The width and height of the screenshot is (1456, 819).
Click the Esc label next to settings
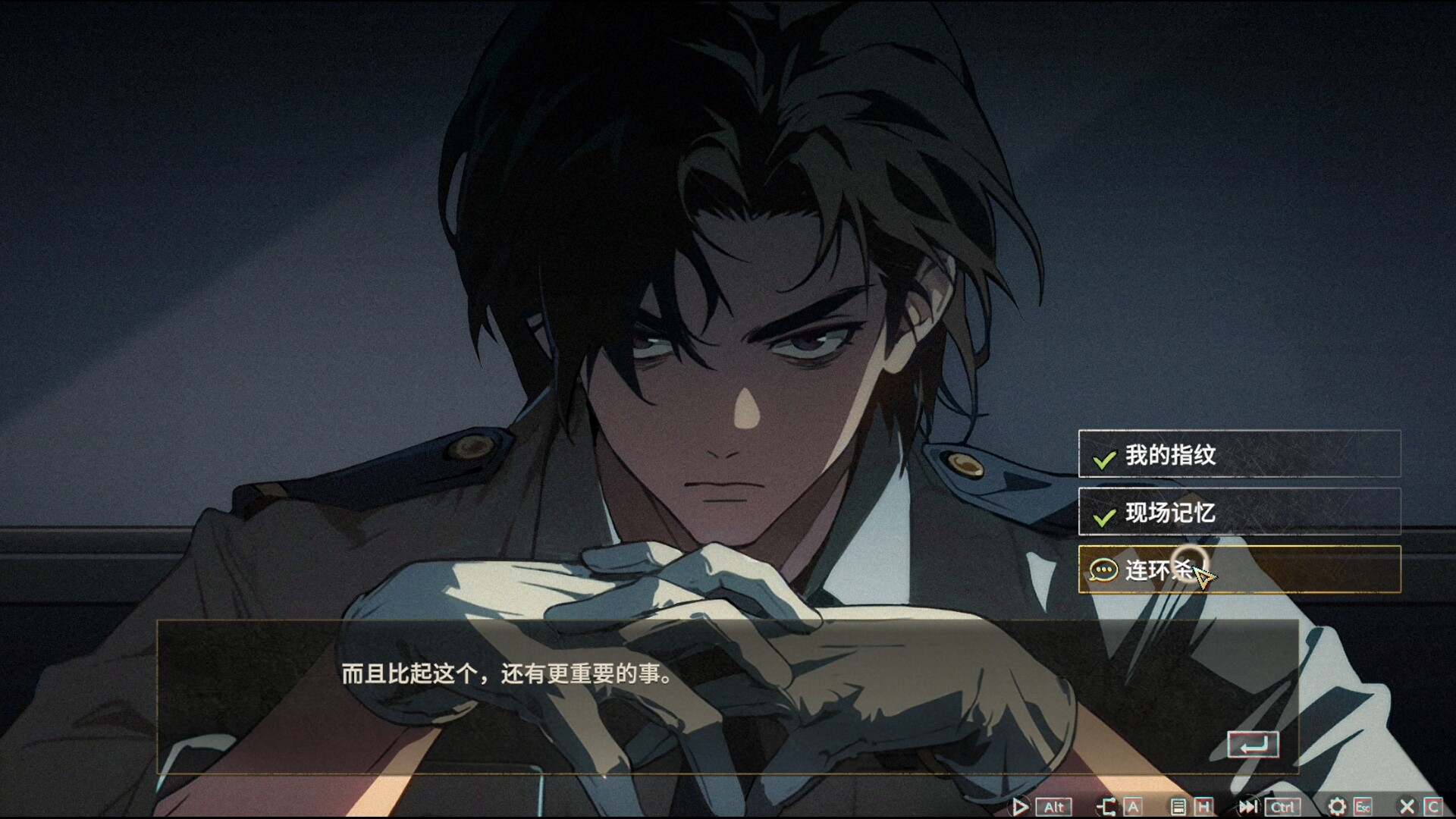pyautogui.click(x=1363, y=806)
